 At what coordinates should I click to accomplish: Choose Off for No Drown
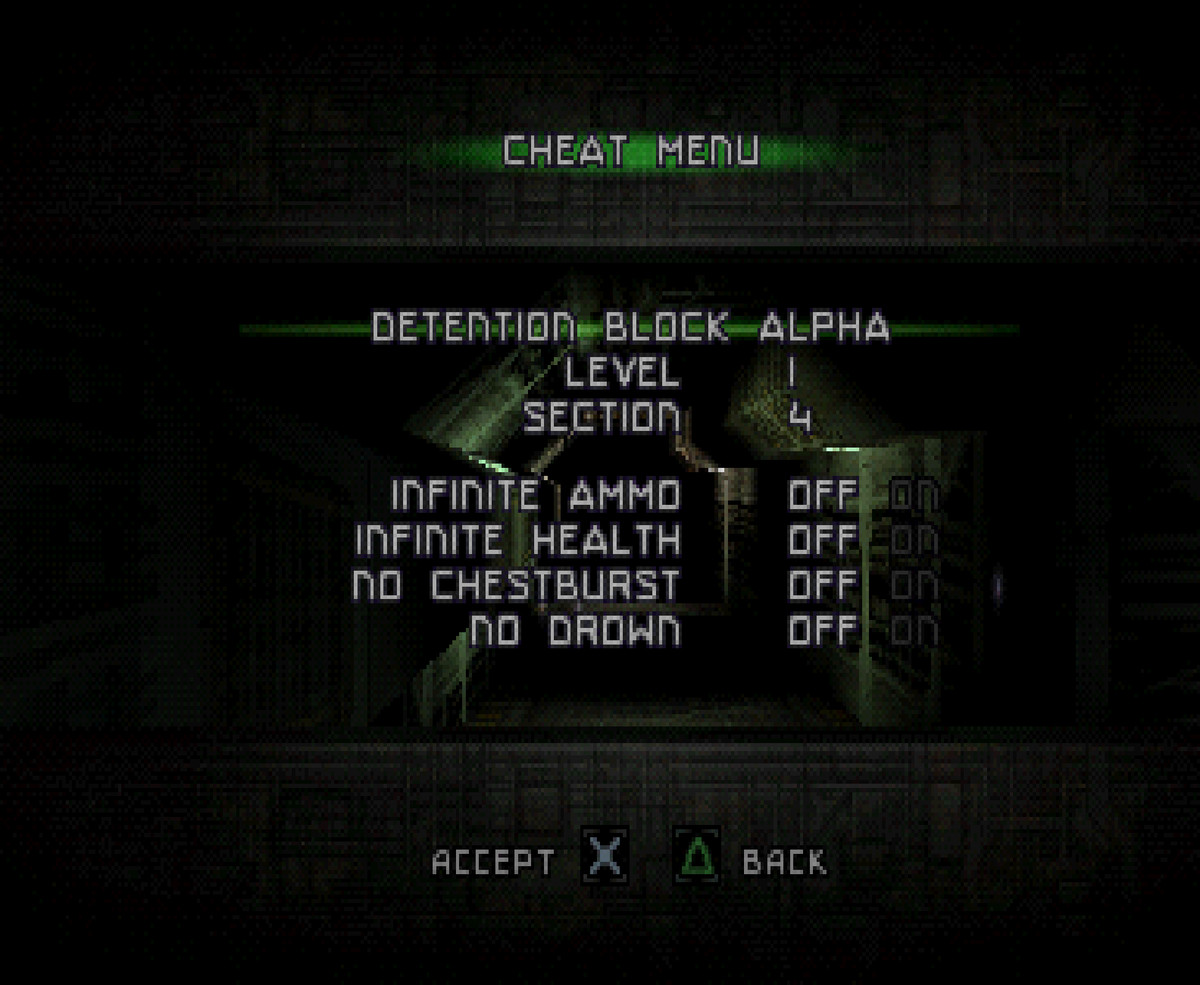tap(823, 631)
